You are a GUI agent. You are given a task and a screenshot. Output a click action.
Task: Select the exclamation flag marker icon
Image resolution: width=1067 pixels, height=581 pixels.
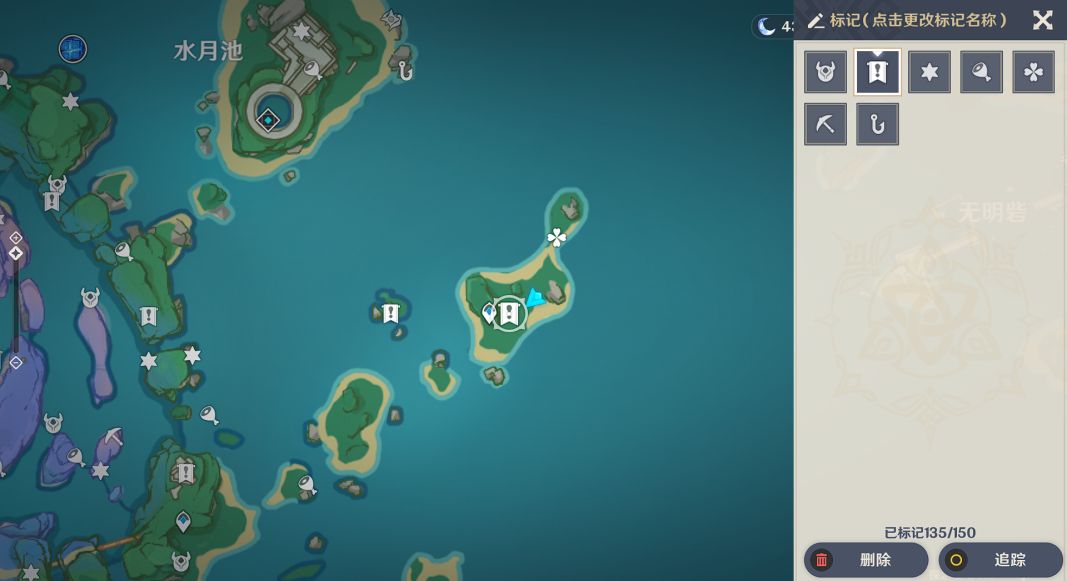tap(878, 72)
